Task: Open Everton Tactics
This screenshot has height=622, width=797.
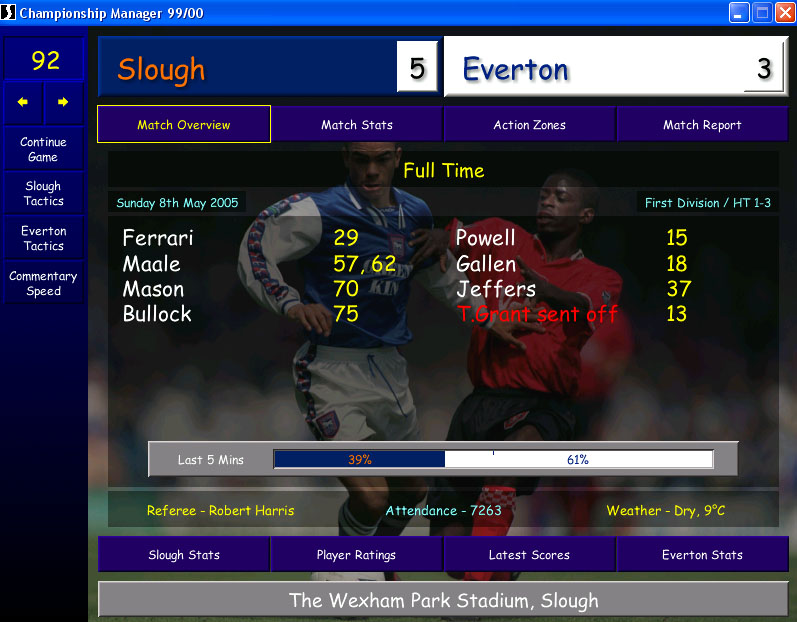Action: (43, 238)
